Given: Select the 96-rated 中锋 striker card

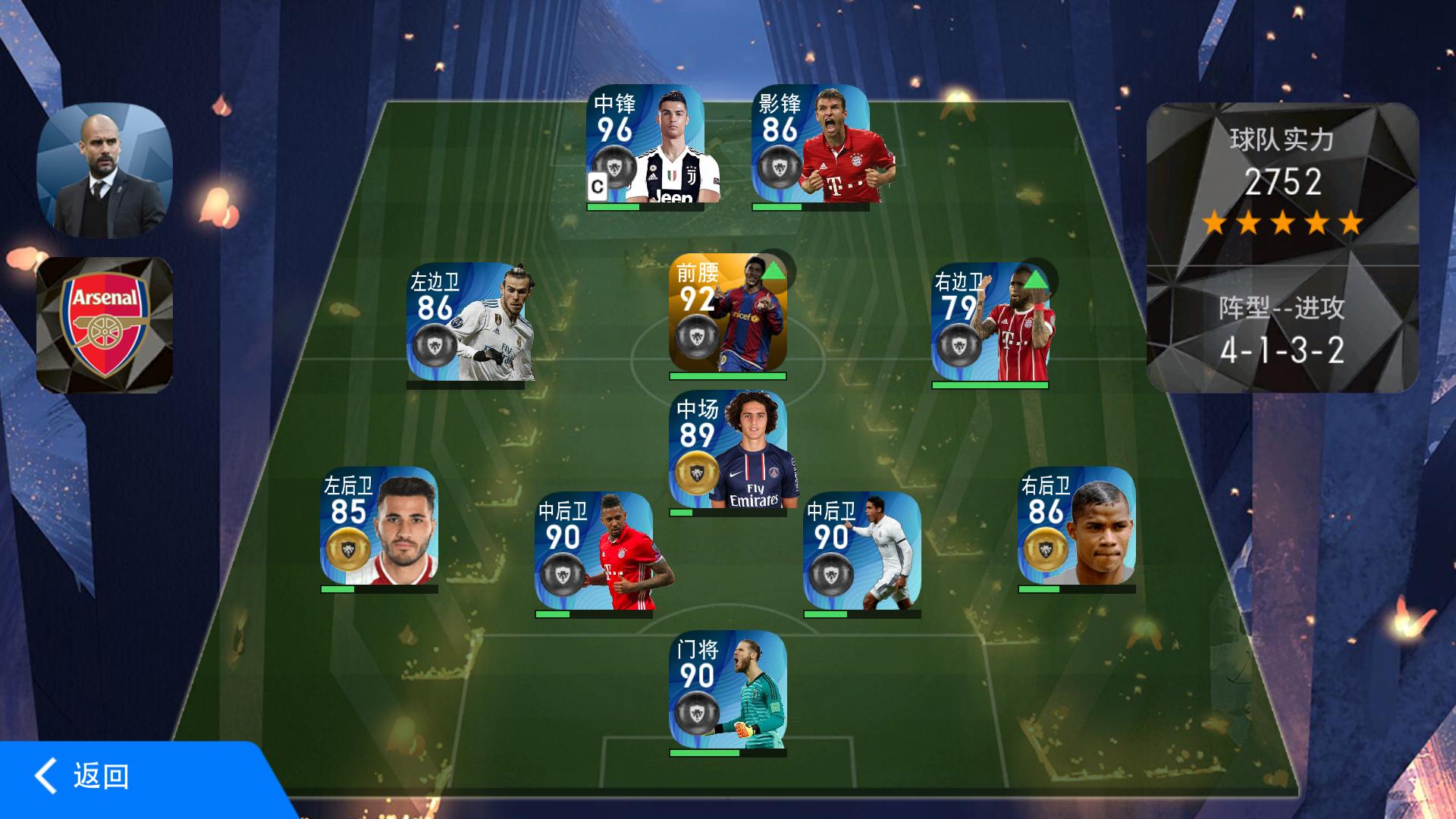Looking at the screenshot, I should pyautogui.click(x=645, y=144).
